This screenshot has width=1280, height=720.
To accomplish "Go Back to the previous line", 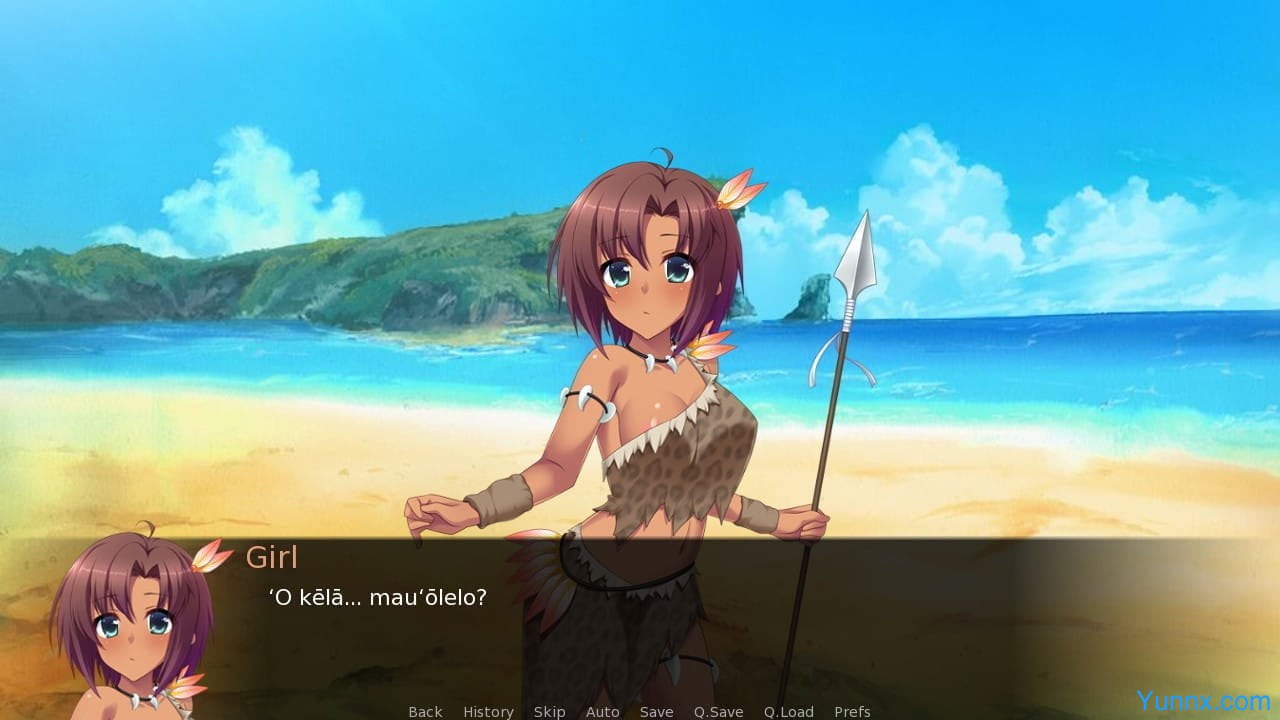I will (425, 711).
